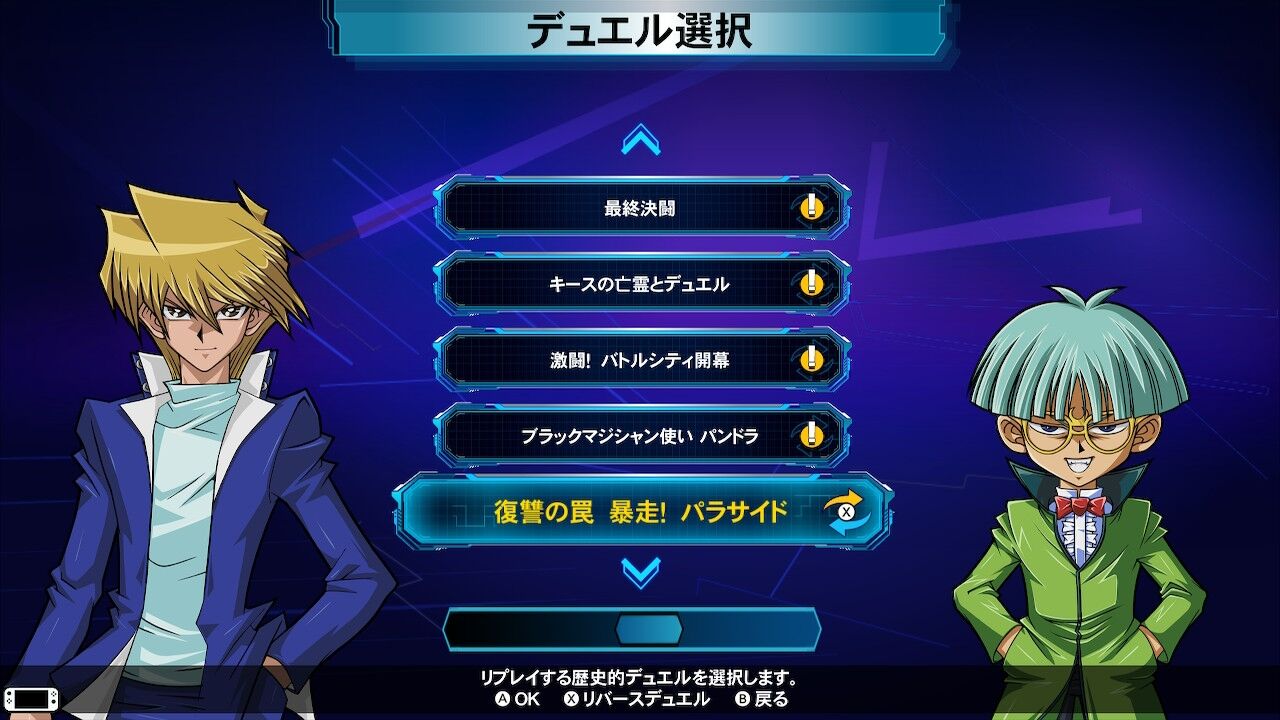1280x720 pixels.
Task: Click the alert badge on the パンドラ duel entry
Action: click(811, 435)
